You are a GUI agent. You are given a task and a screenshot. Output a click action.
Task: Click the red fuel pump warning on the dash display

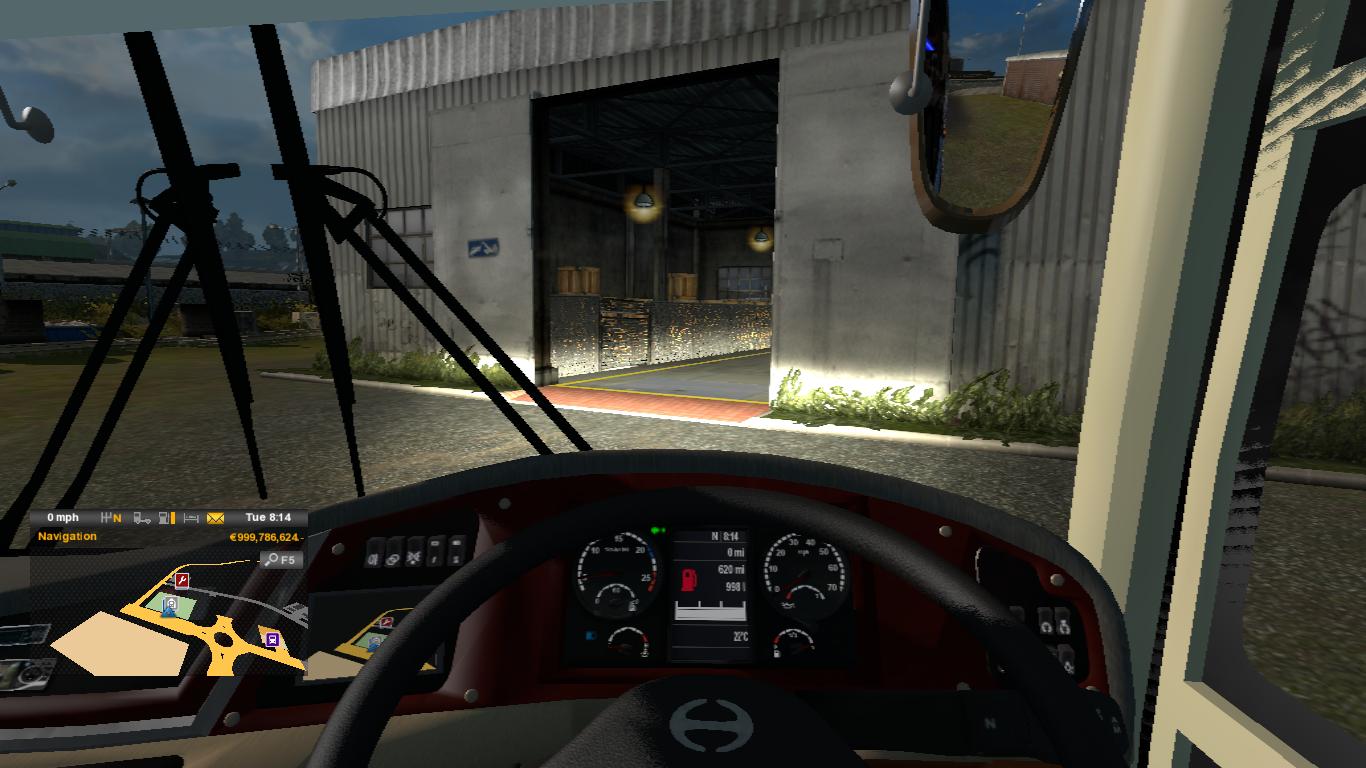coord(688,578)
